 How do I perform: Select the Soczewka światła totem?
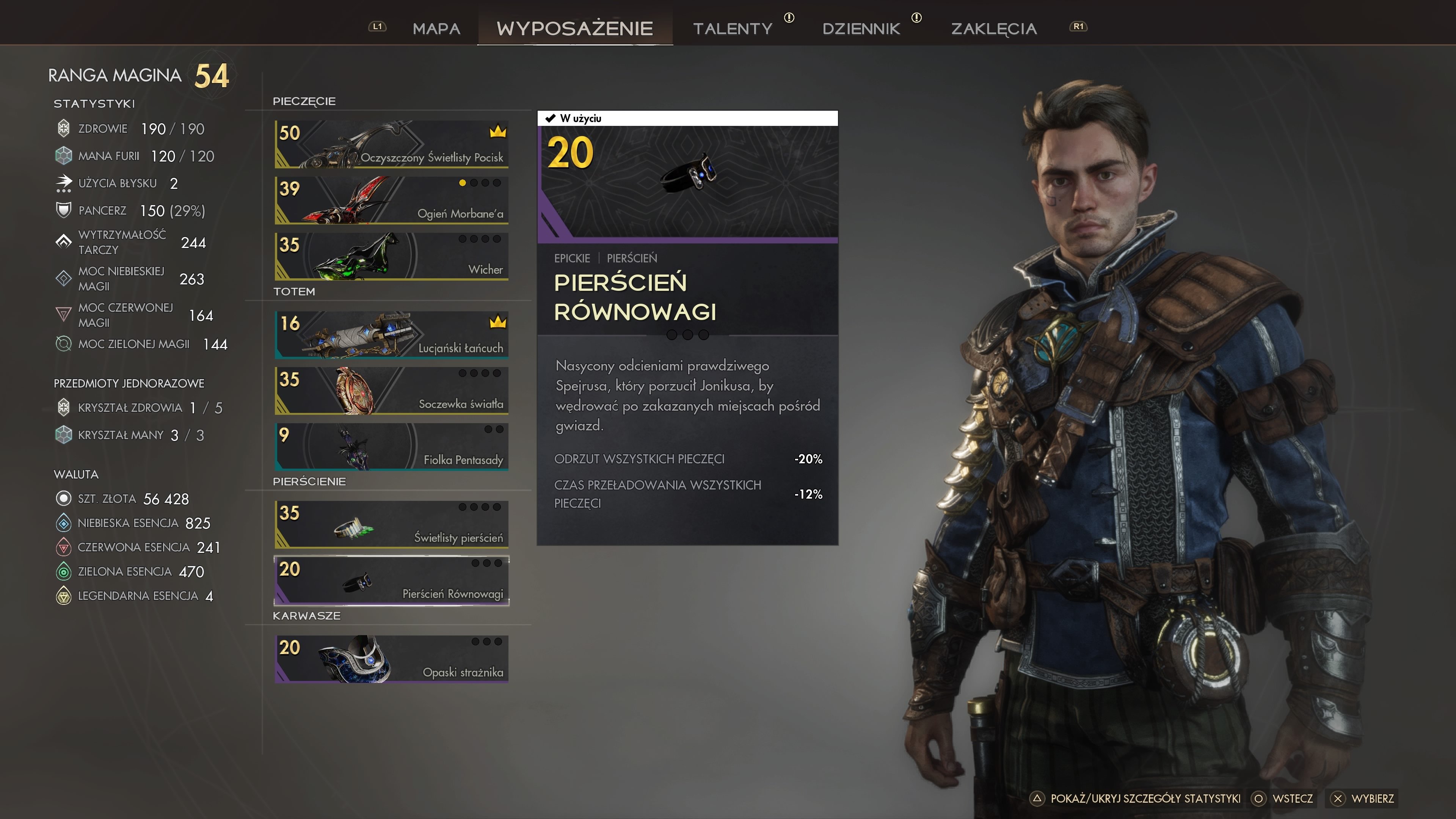391,391
